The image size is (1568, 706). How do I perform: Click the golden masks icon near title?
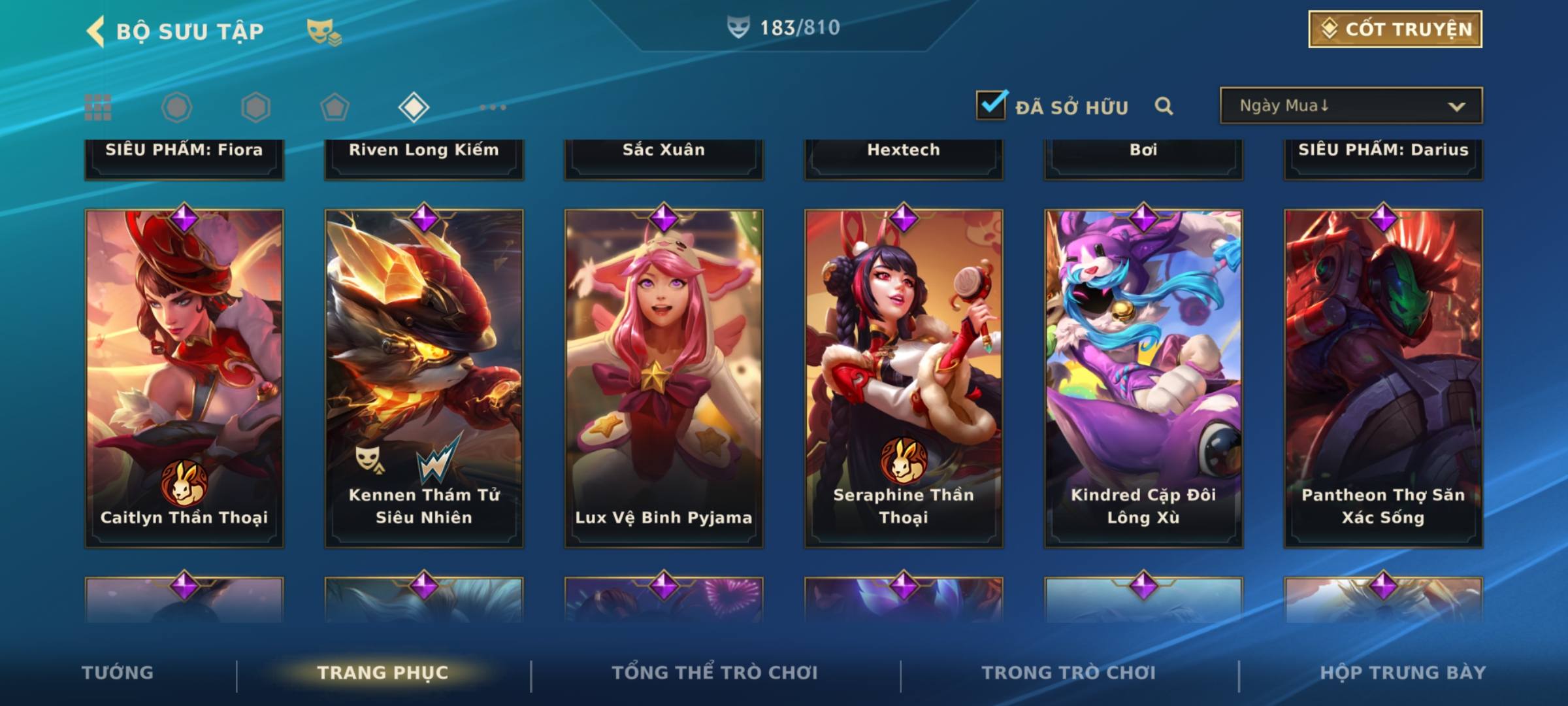pos(323,31)
